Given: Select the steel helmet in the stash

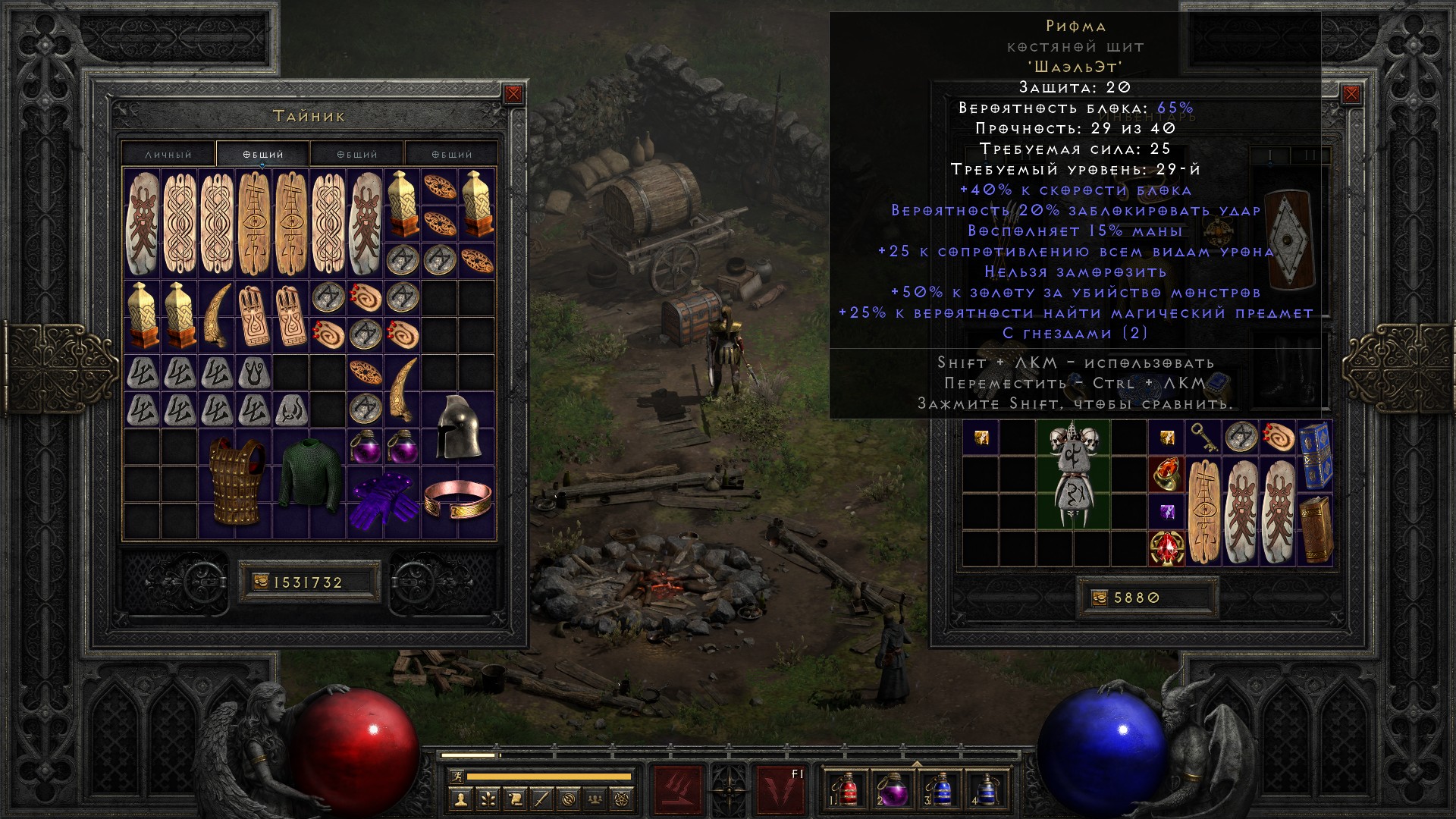Looking at the screenshot, I should tap(457, 426).
